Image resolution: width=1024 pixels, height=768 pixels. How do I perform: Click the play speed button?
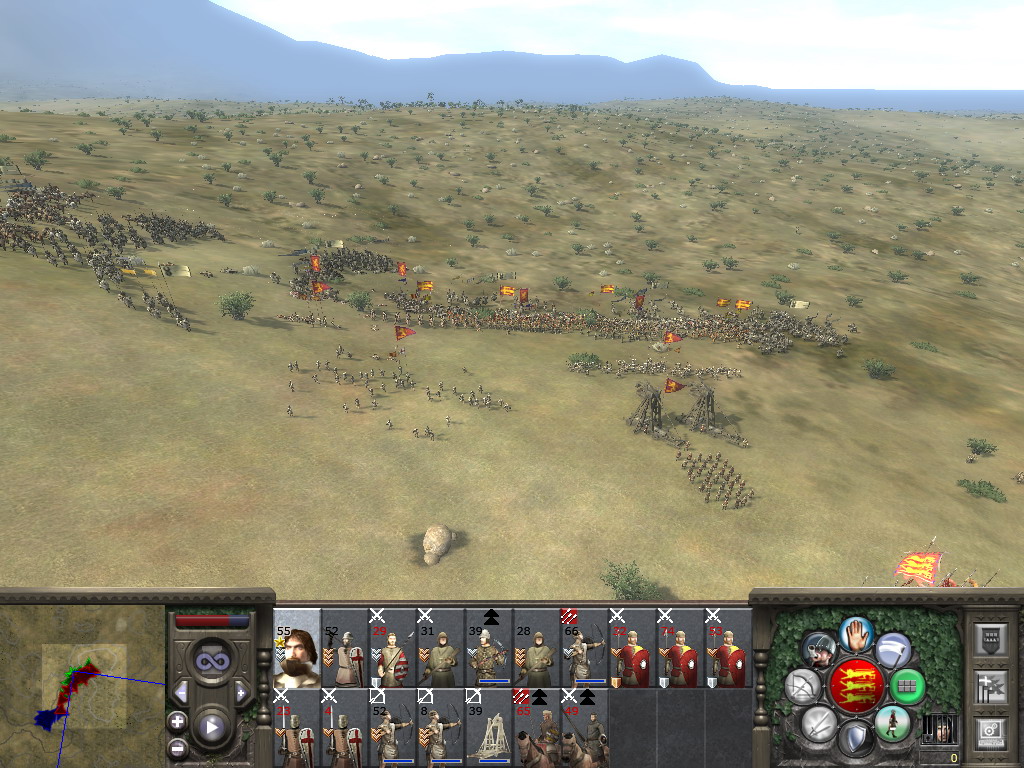point(211,727)
